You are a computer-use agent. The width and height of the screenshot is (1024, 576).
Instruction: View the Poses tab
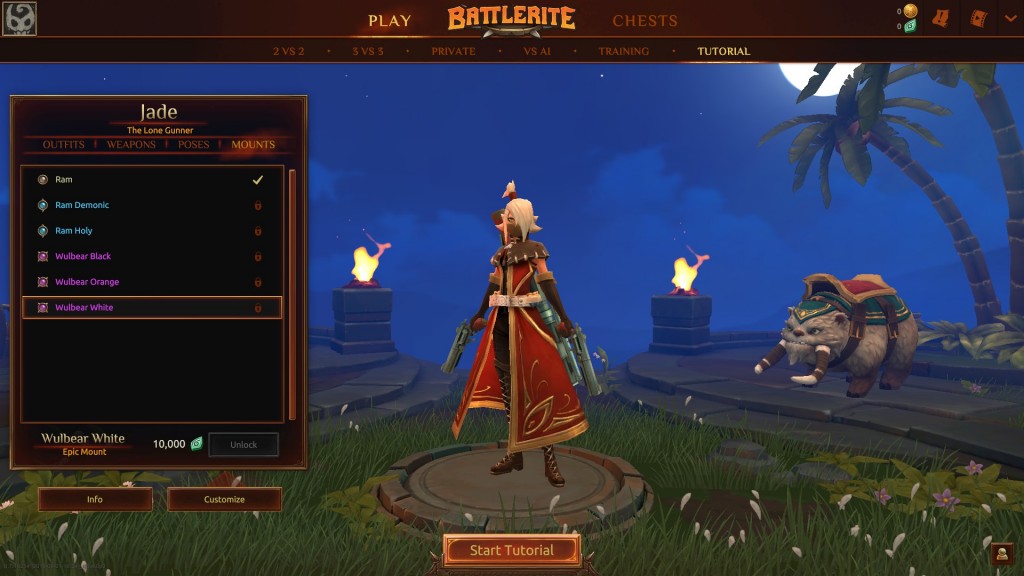point(194,145)
